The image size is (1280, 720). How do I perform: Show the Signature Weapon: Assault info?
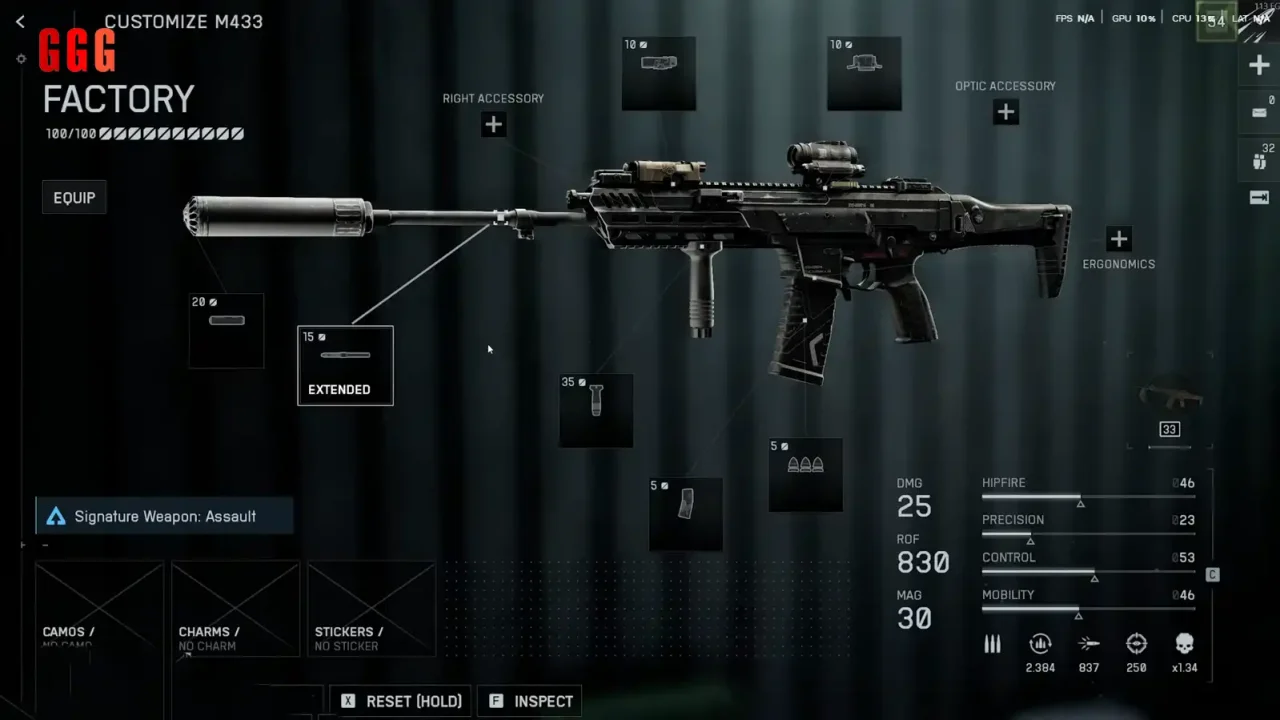coord(165,516)
